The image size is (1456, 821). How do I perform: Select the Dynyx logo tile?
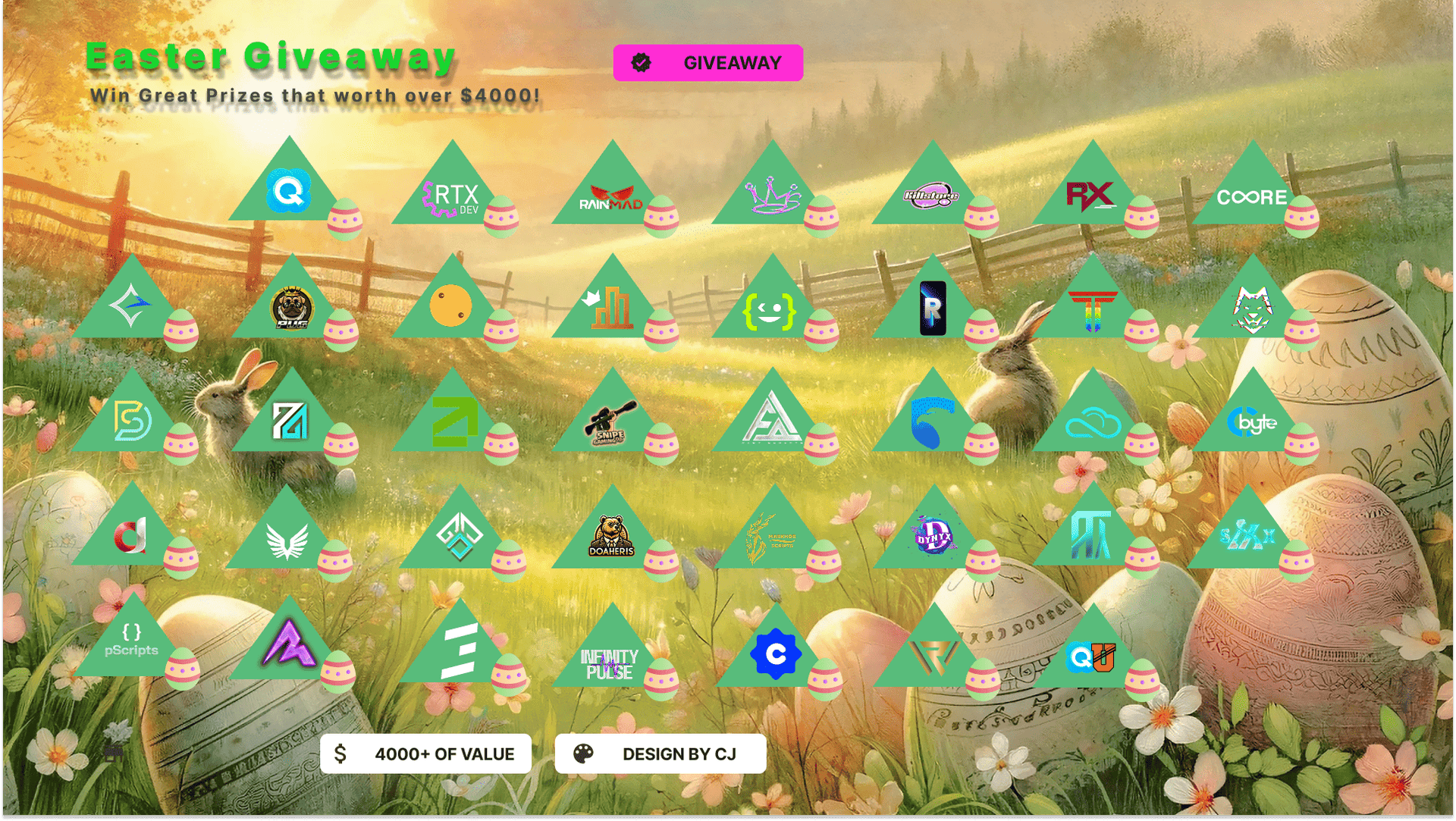(934, 535)
